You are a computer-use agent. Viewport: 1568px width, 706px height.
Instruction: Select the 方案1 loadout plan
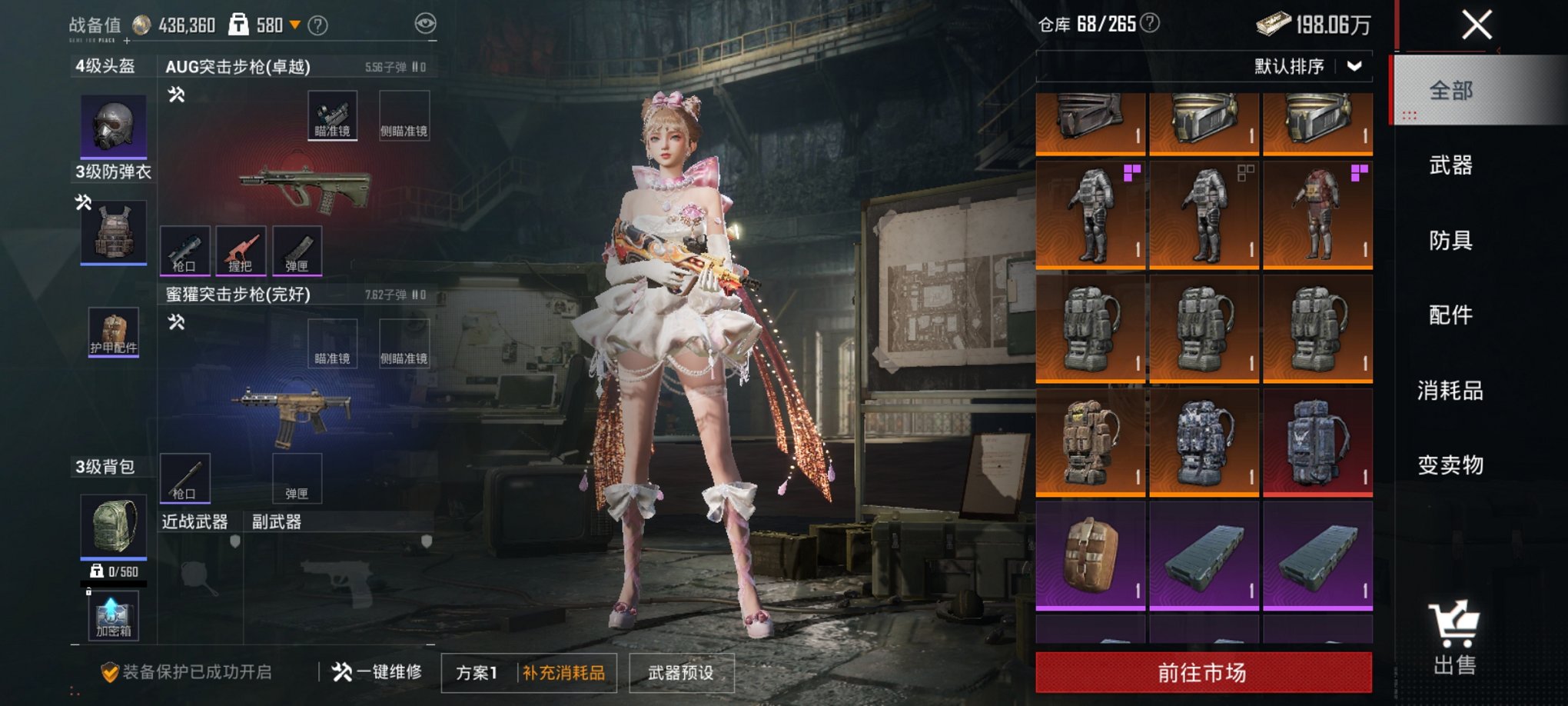coord(477,673)
